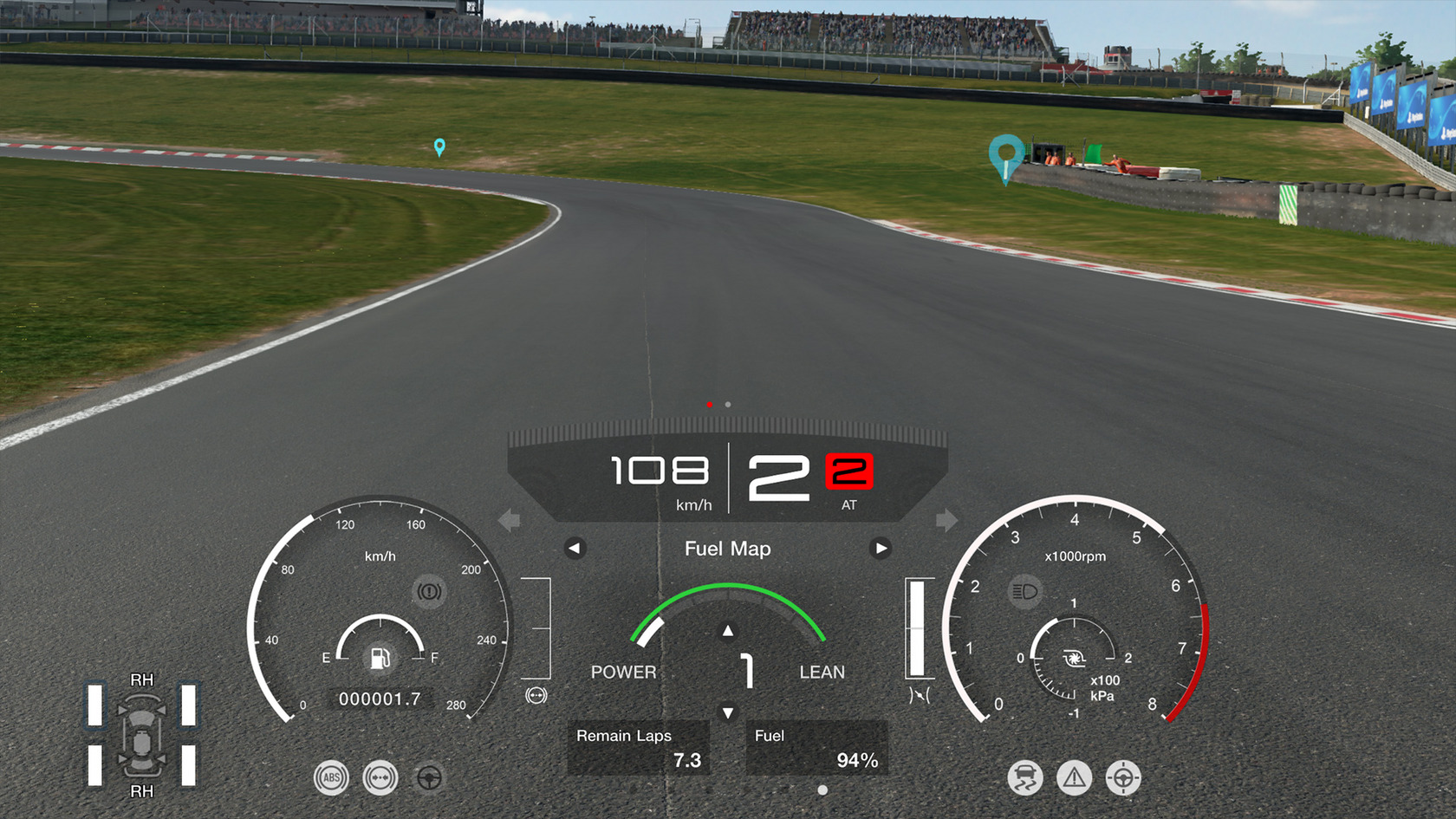Select the turbo boost gauge icon
This screenshot has width=1456, height=819.
pyautogui.click(x=1074, y=660)
